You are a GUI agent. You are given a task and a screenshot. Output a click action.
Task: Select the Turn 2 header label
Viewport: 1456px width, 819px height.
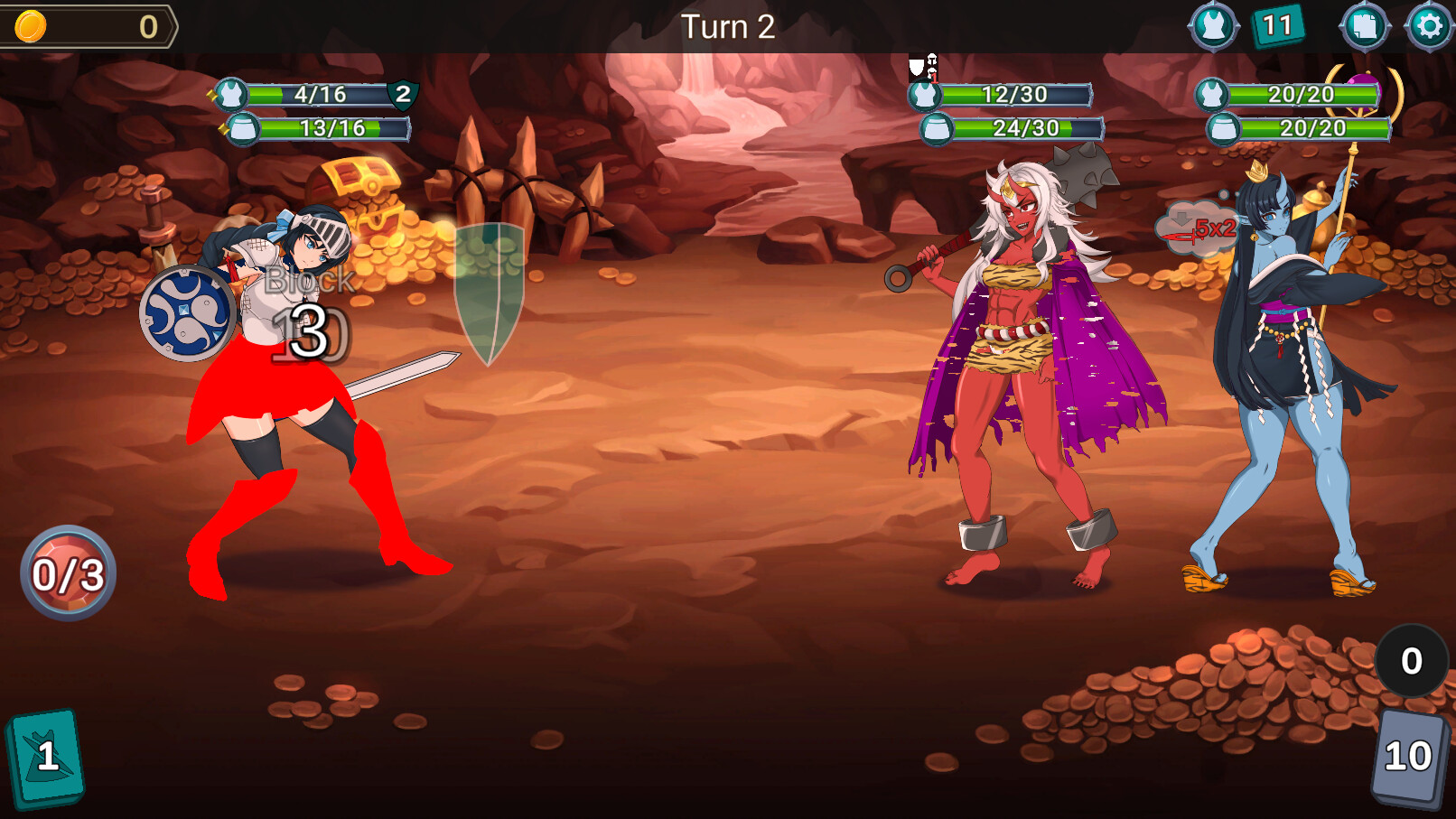point(728,26)
